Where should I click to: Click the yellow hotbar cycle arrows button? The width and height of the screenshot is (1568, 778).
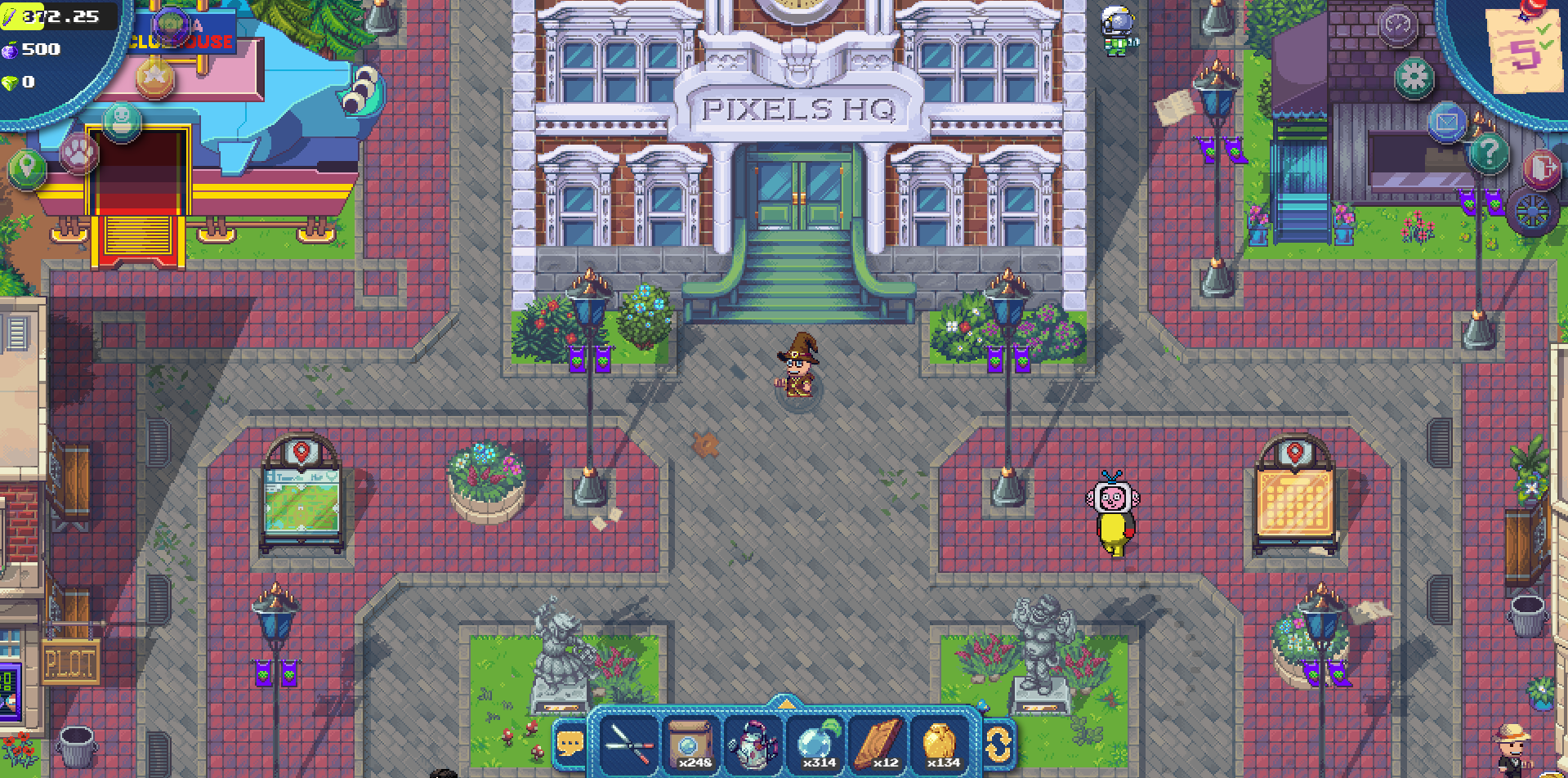[x=998, y=744]
